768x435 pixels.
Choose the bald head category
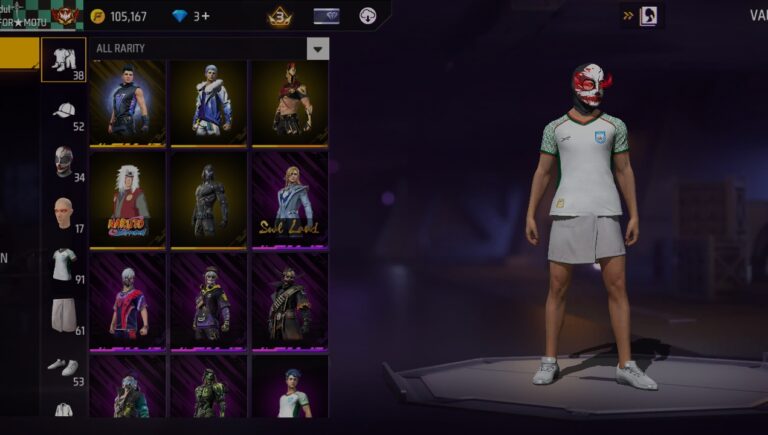pos(63,212)
